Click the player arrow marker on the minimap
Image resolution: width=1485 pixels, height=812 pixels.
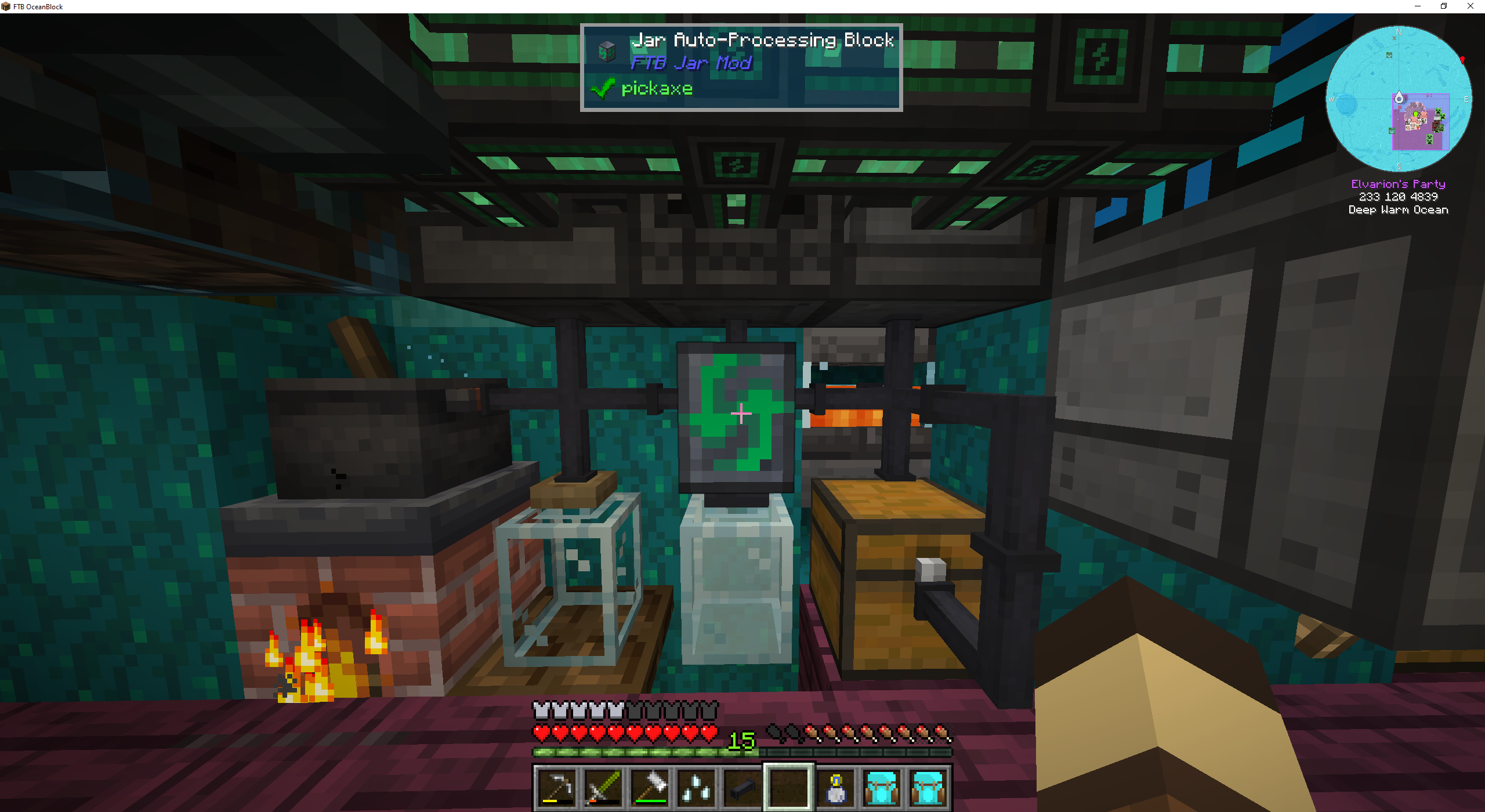tap(1399, 99)
